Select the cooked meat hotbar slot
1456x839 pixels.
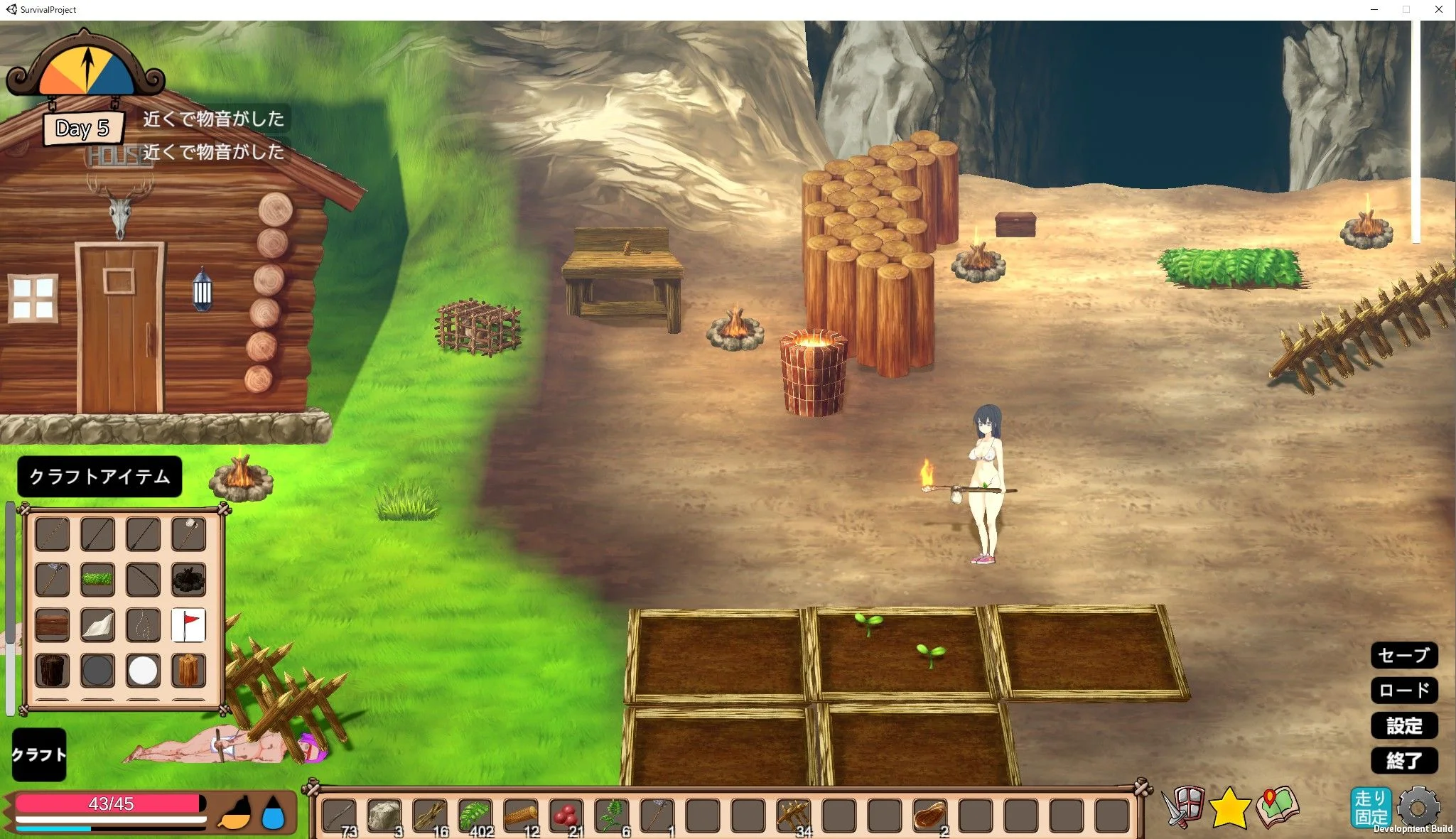pos(930,816)
